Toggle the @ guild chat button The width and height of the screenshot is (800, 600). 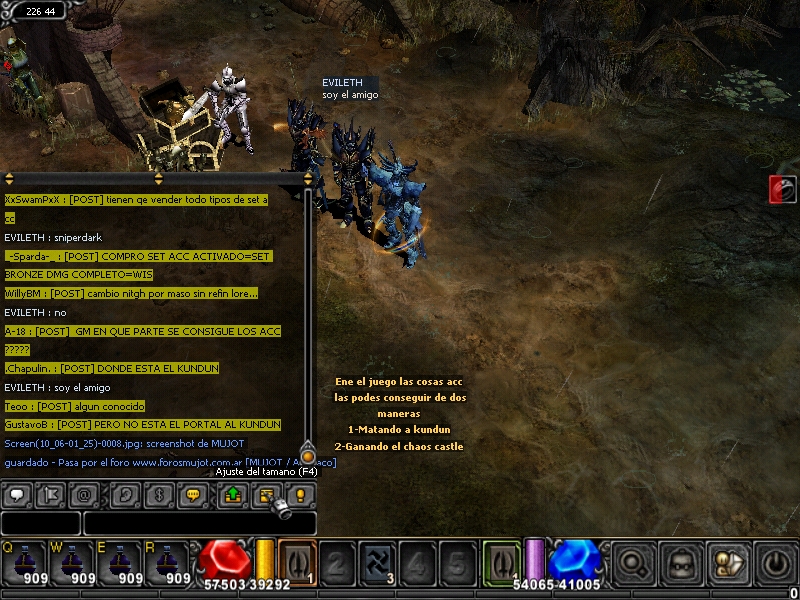click(86, 494)
